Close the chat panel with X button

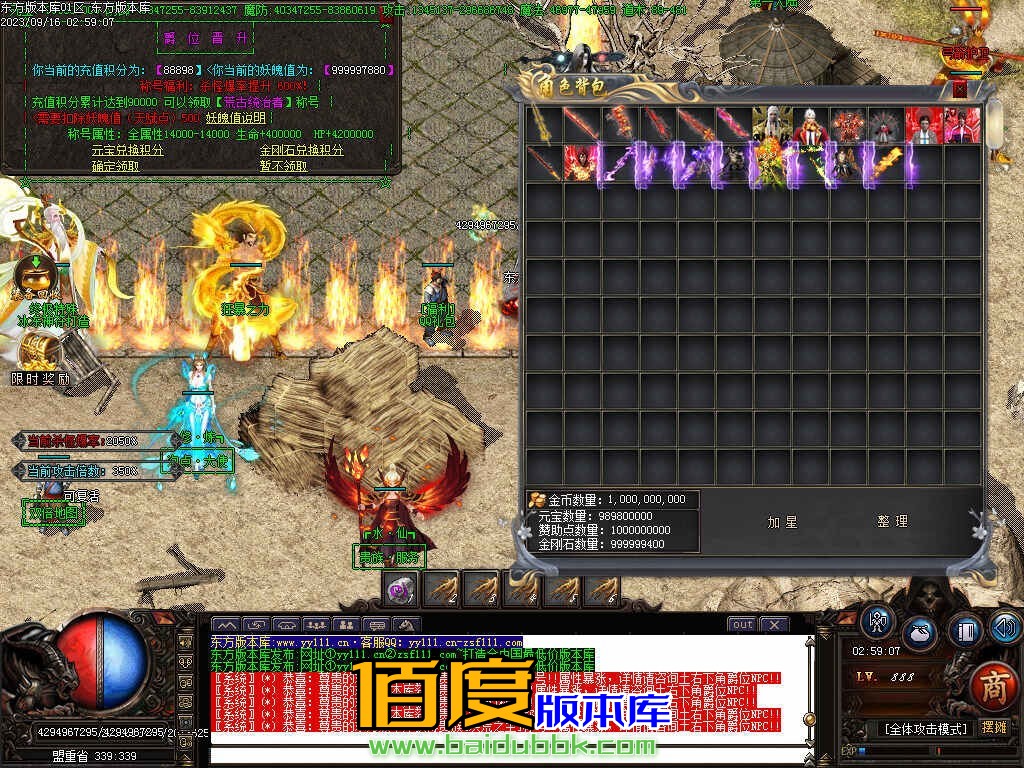pos(774,625)
